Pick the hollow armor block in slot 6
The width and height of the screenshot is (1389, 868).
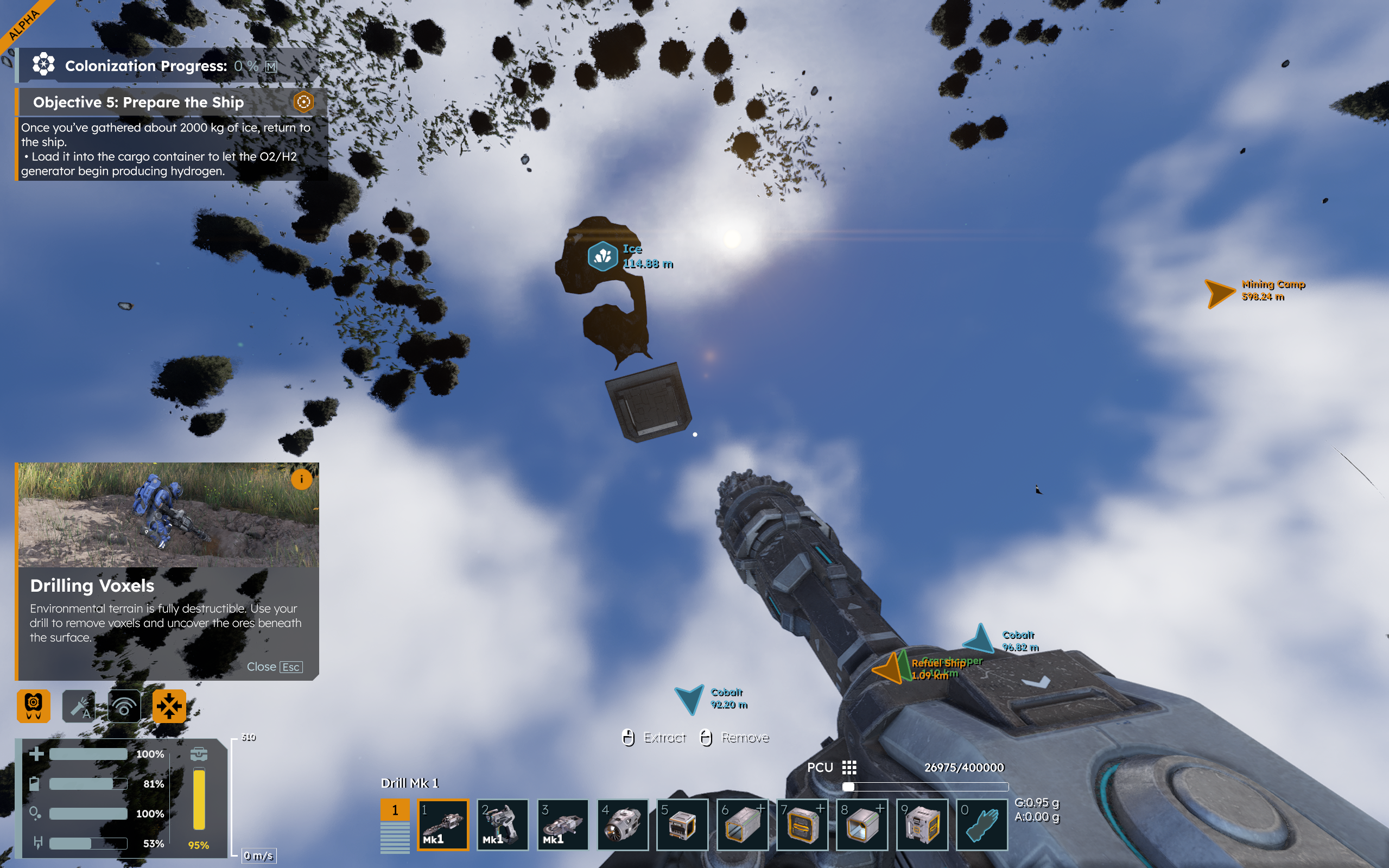point(743,825)
